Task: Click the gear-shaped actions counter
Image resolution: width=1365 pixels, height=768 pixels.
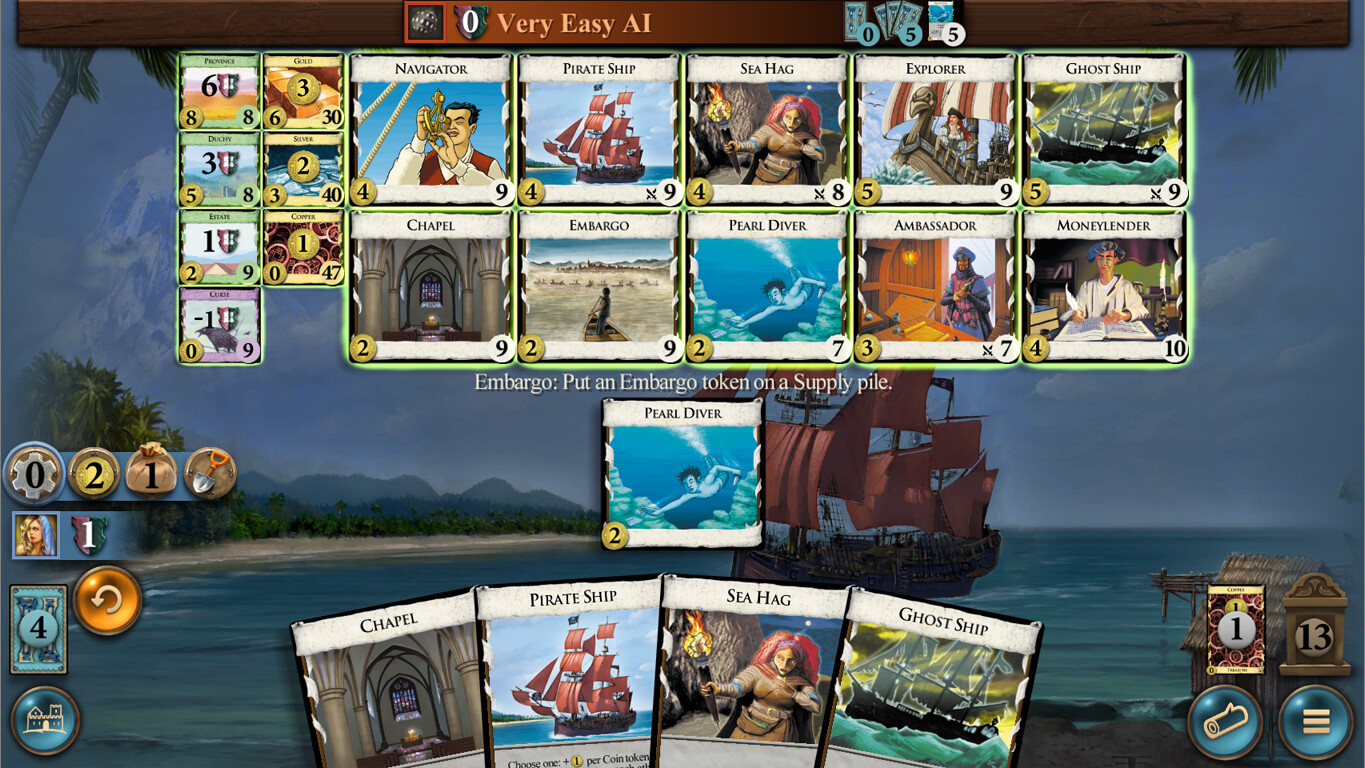Action: pos(34,474)
